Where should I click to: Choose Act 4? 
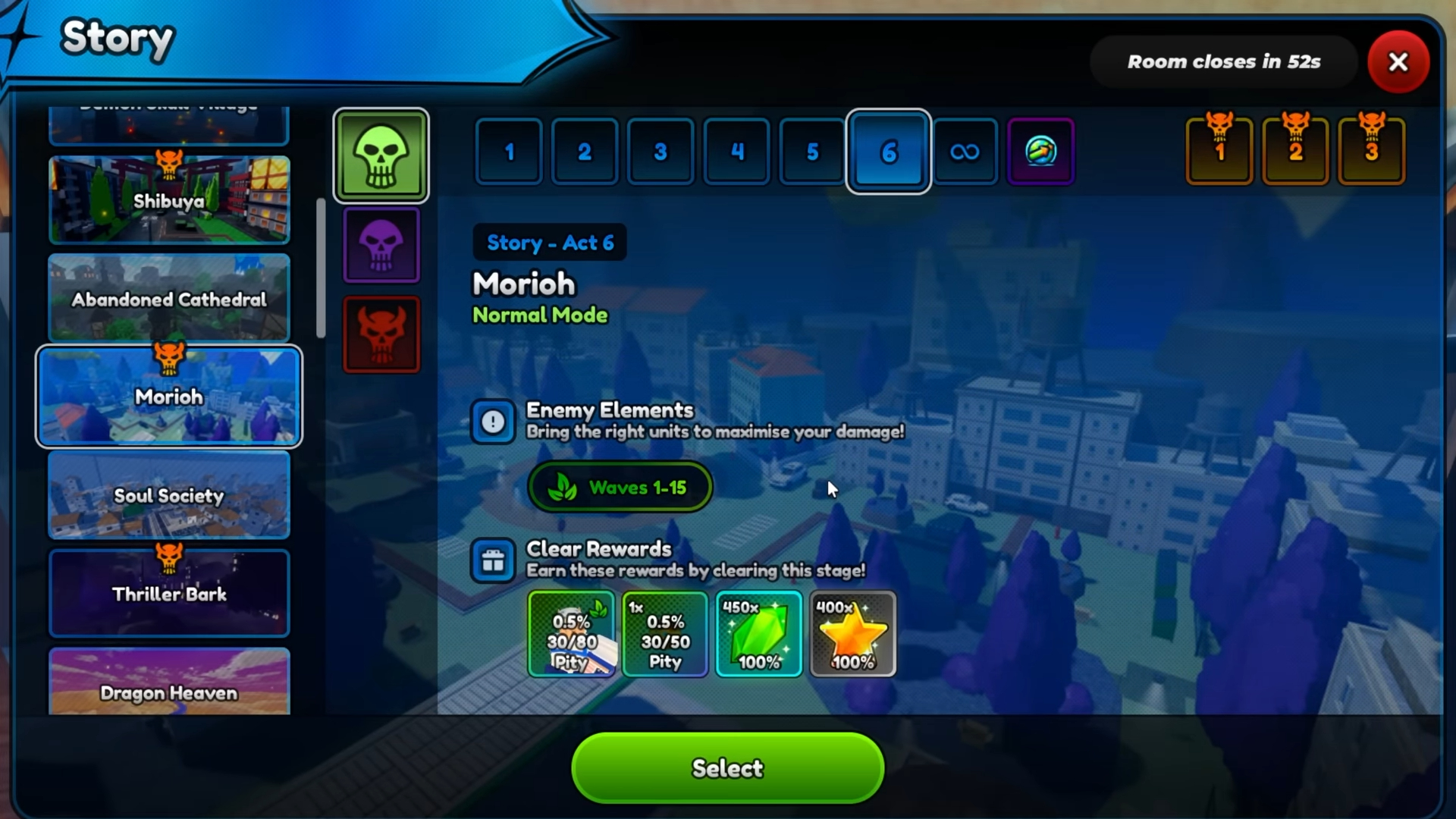pyautogui.click(x=736, y=152)
